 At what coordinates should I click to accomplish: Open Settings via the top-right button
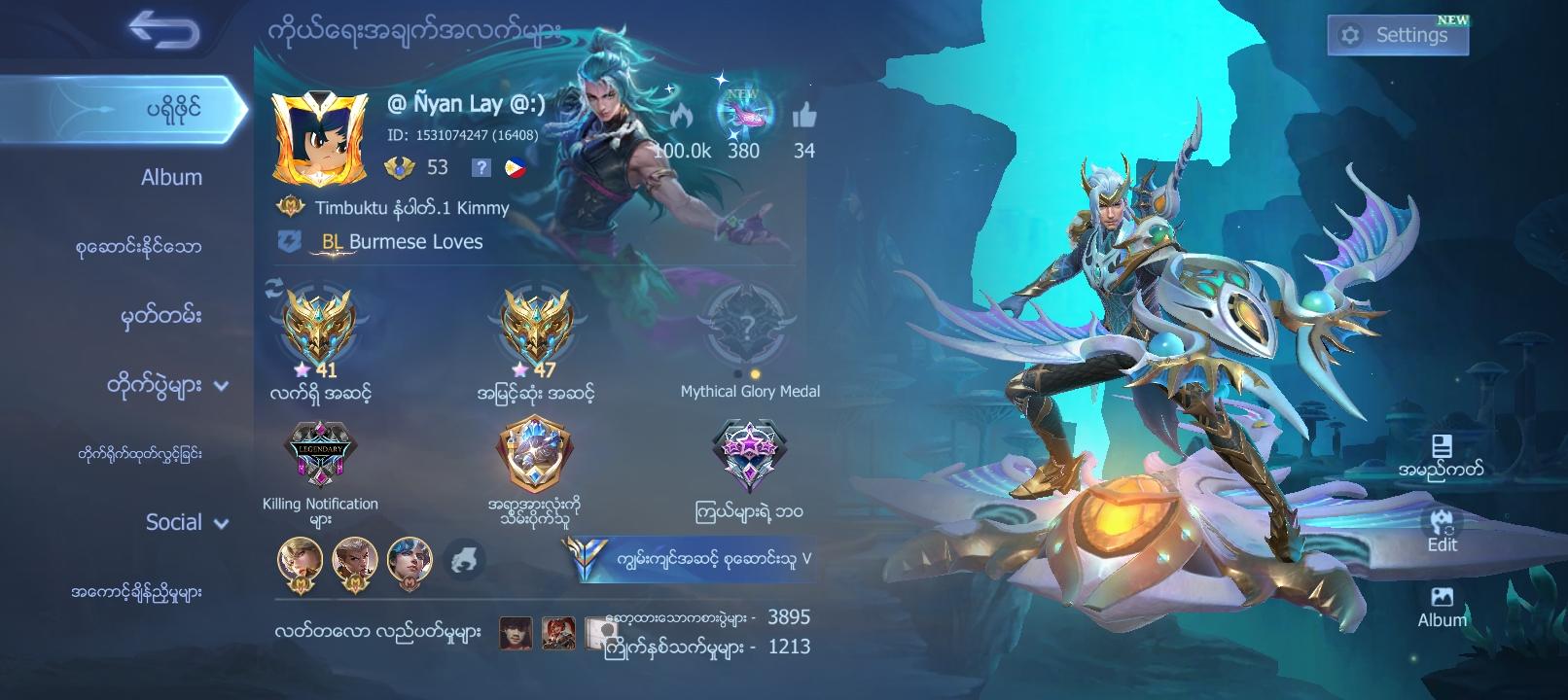tap(1397, 34)
